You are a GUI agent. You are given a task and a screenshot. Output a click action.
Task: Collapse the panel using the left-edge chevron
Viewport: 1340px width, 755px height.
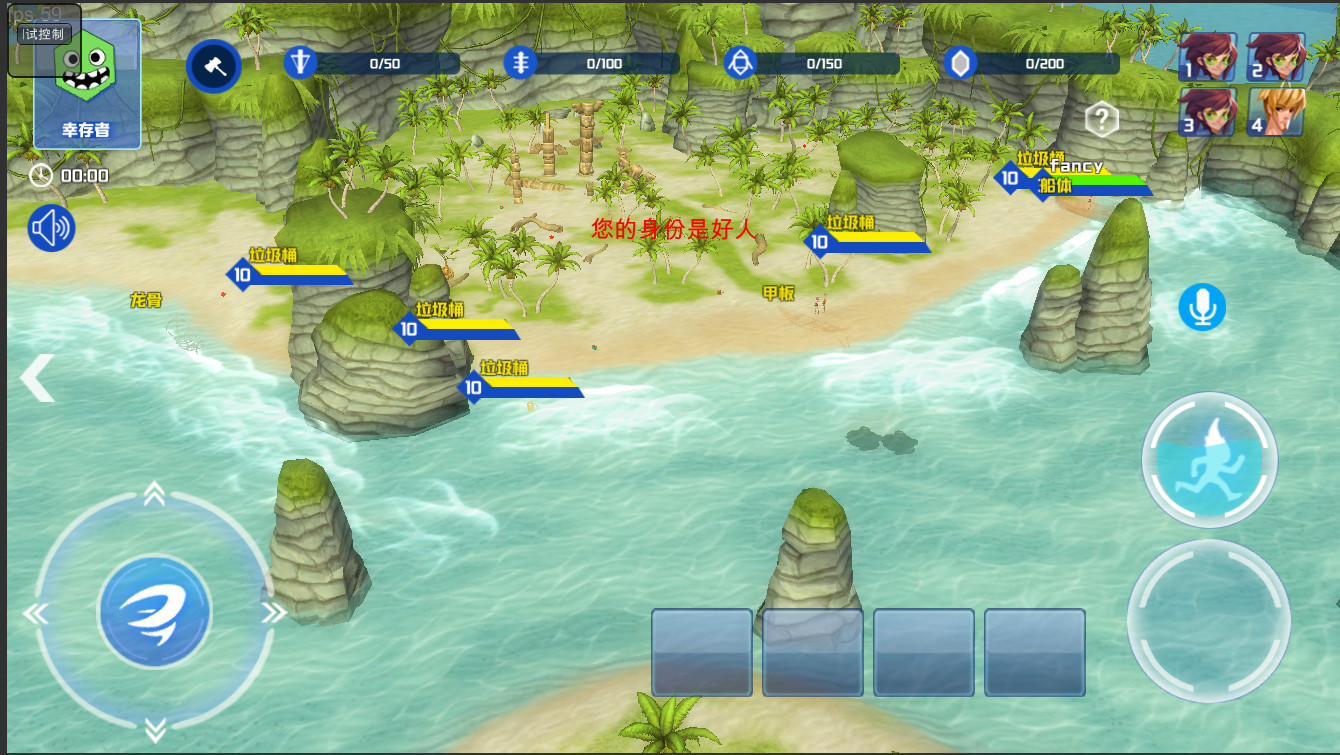point(36,378)
